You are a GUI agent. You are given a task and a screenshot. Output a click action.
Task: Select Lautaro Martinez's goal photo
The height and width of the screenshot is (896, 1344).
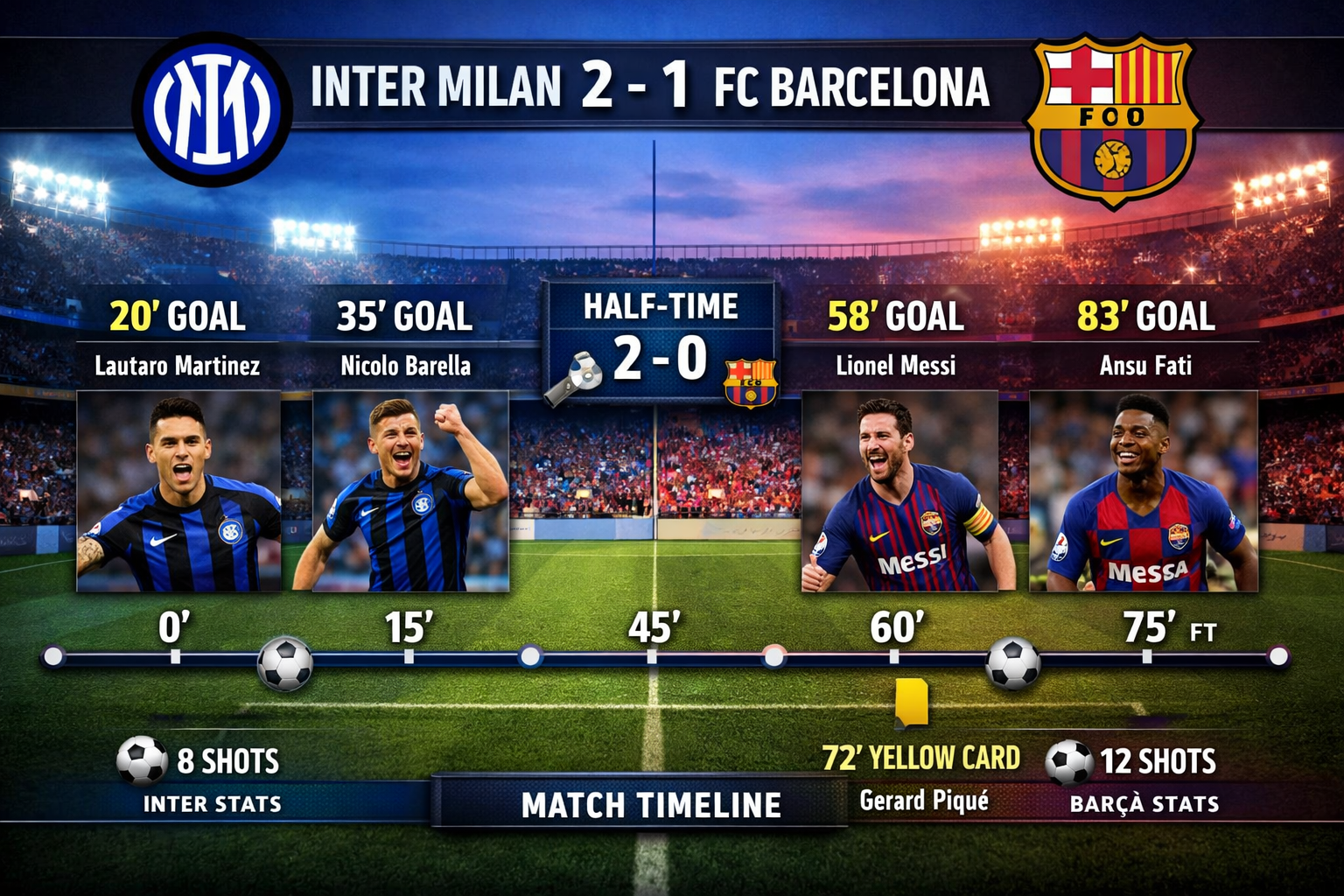pyautogui.click(x=178, y=491)
